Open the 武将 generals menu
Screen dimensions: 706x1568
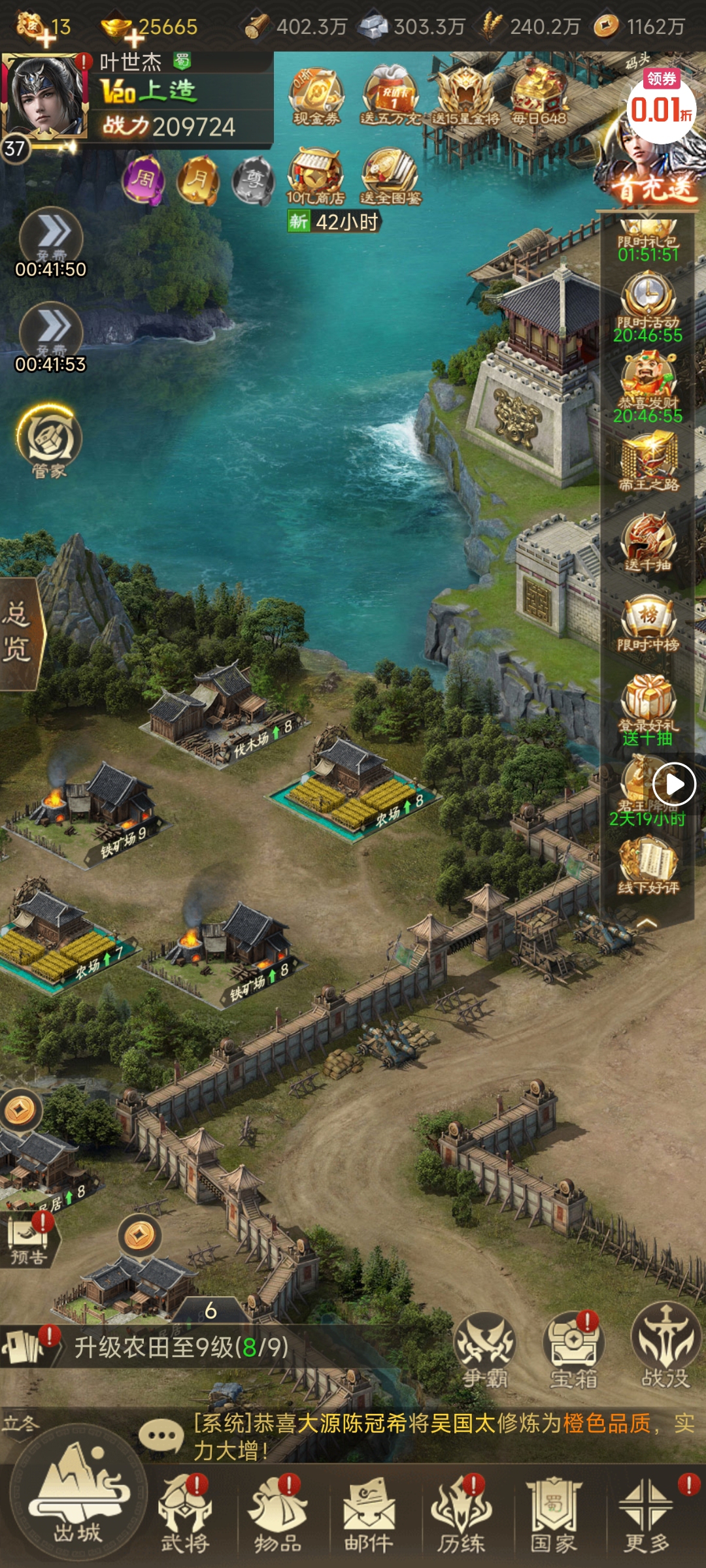[186, 1516]
